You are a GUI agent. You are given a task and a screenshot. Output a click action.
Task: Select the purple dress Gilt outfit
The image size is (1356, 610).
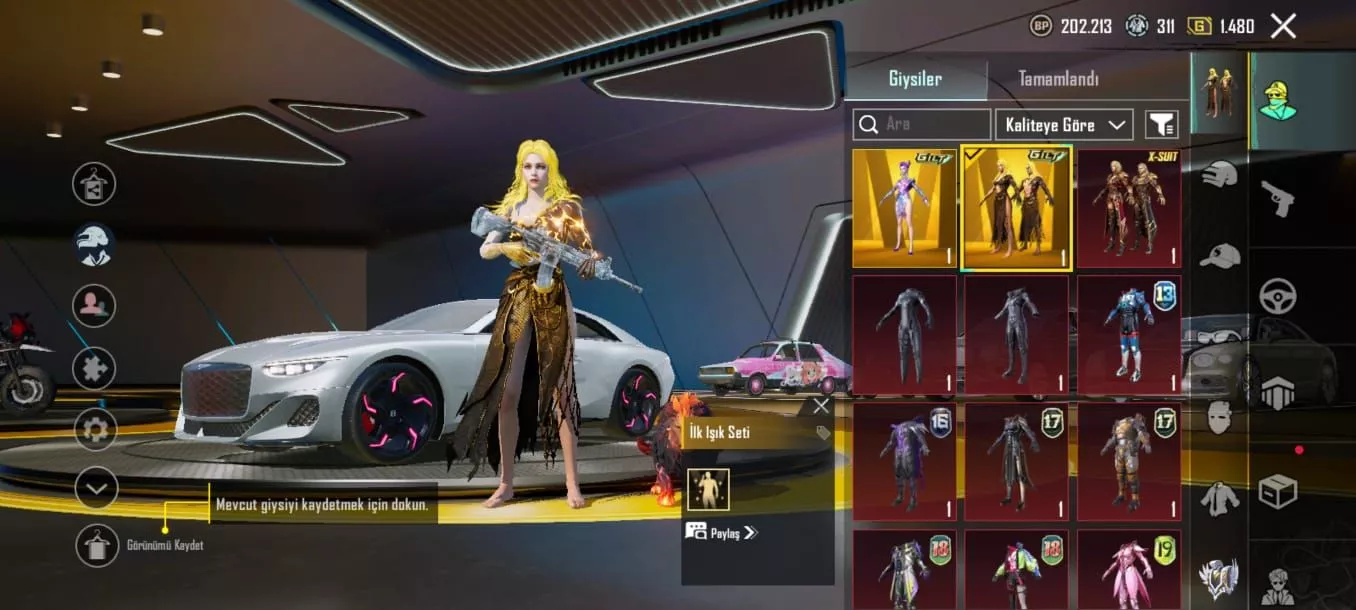904,208
